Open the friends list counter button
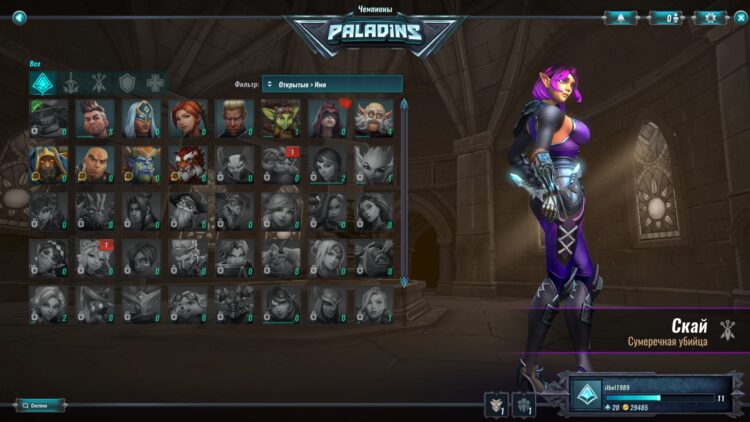Screen dimensions: 750x422 coord(665,17)
